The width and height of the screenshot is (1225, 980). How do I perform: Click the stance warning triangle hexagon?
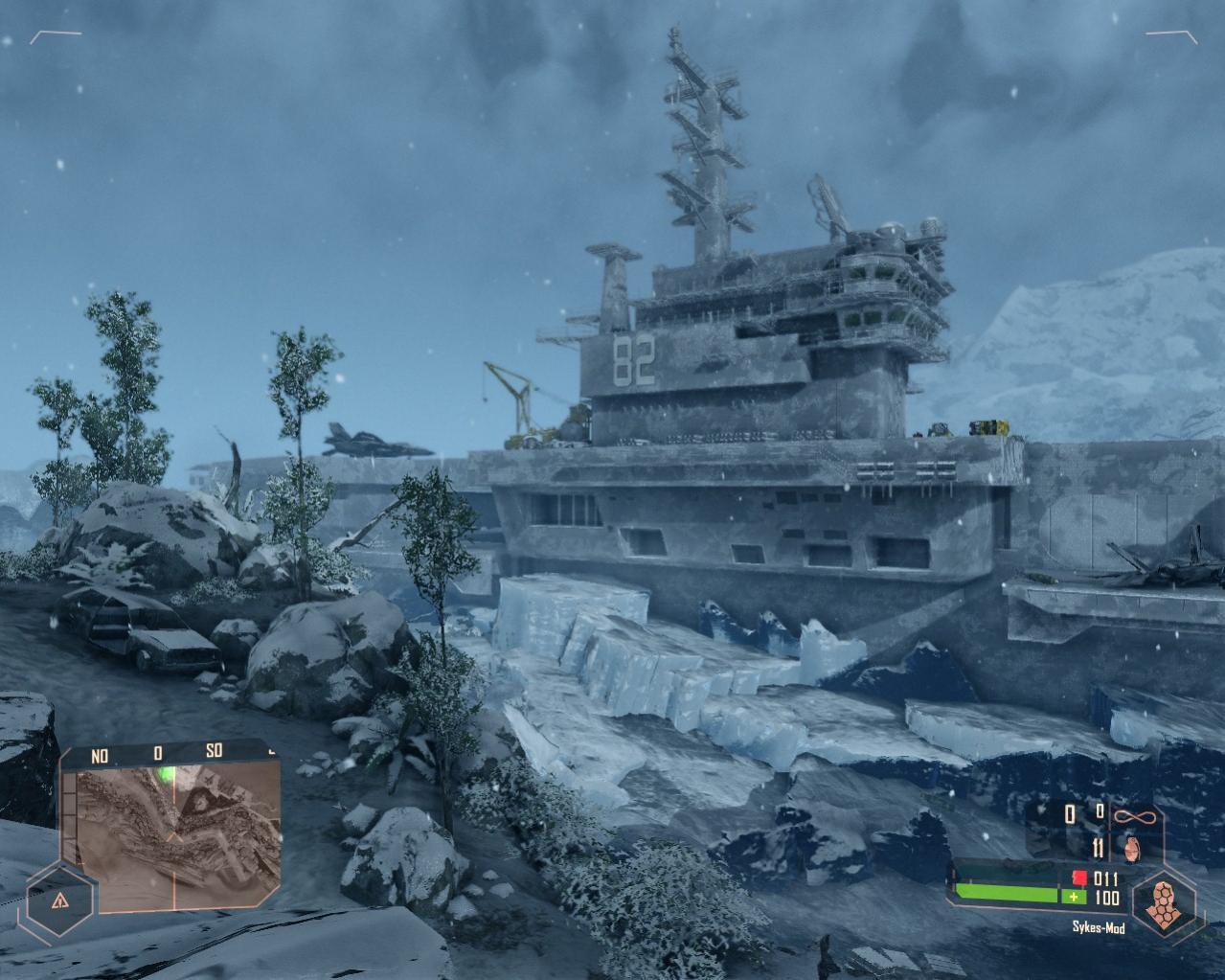60,900
